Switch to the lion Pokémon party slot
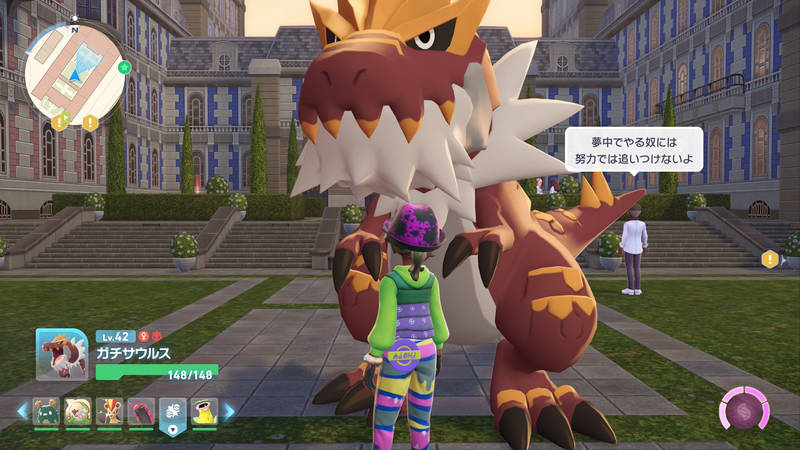The width and height of the screenshot is (800, 450). pyautogui.click(x=109, y=411)
